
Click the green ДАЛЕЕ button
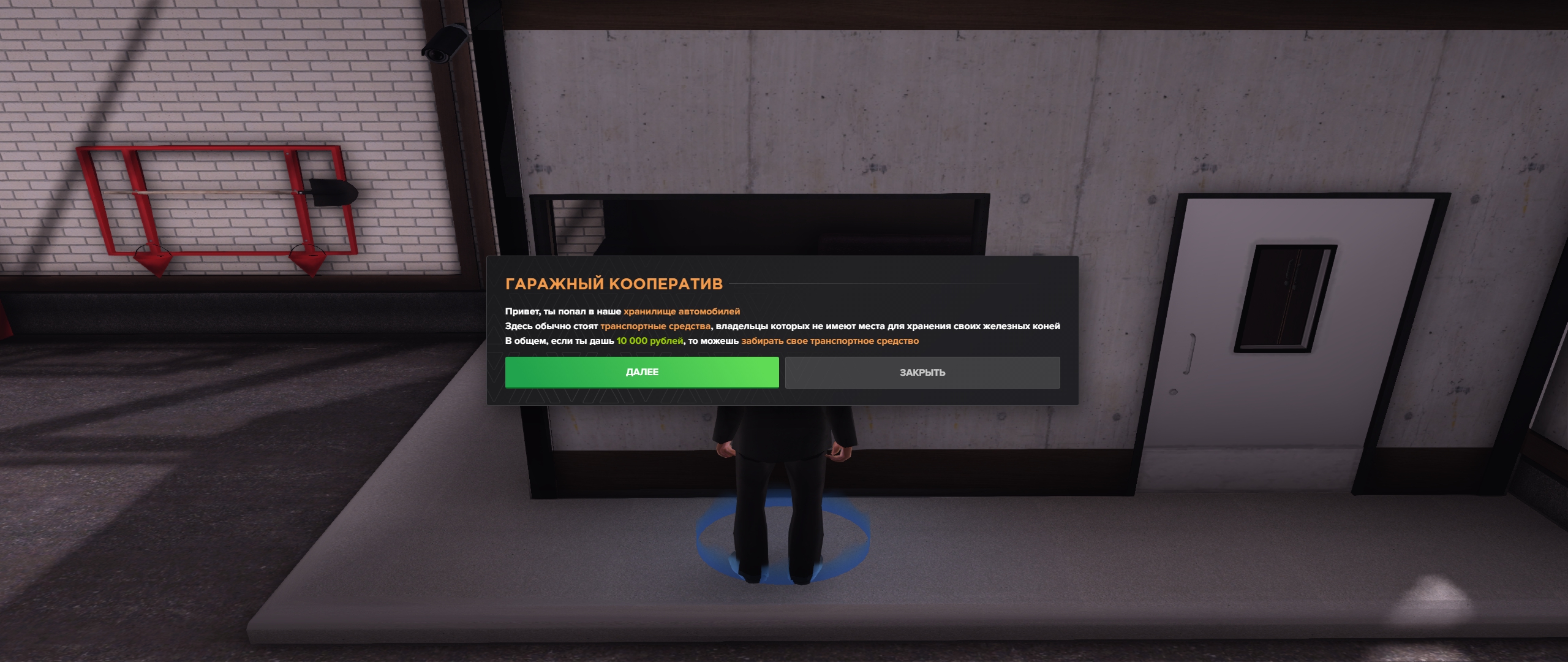641,372
